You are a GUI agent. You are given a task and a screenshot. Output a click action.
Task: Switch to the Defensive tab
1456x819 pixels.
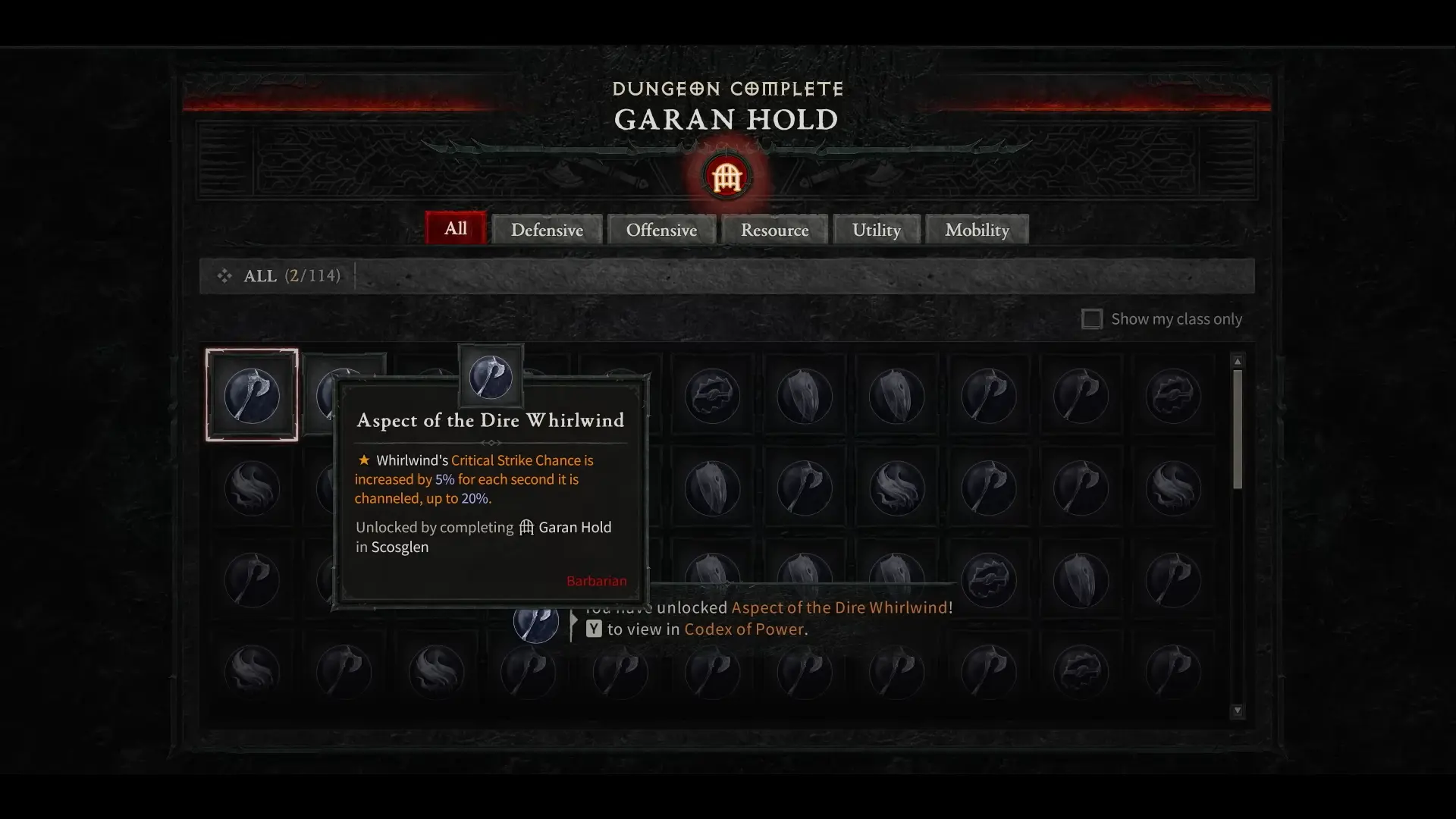point(547,229)
